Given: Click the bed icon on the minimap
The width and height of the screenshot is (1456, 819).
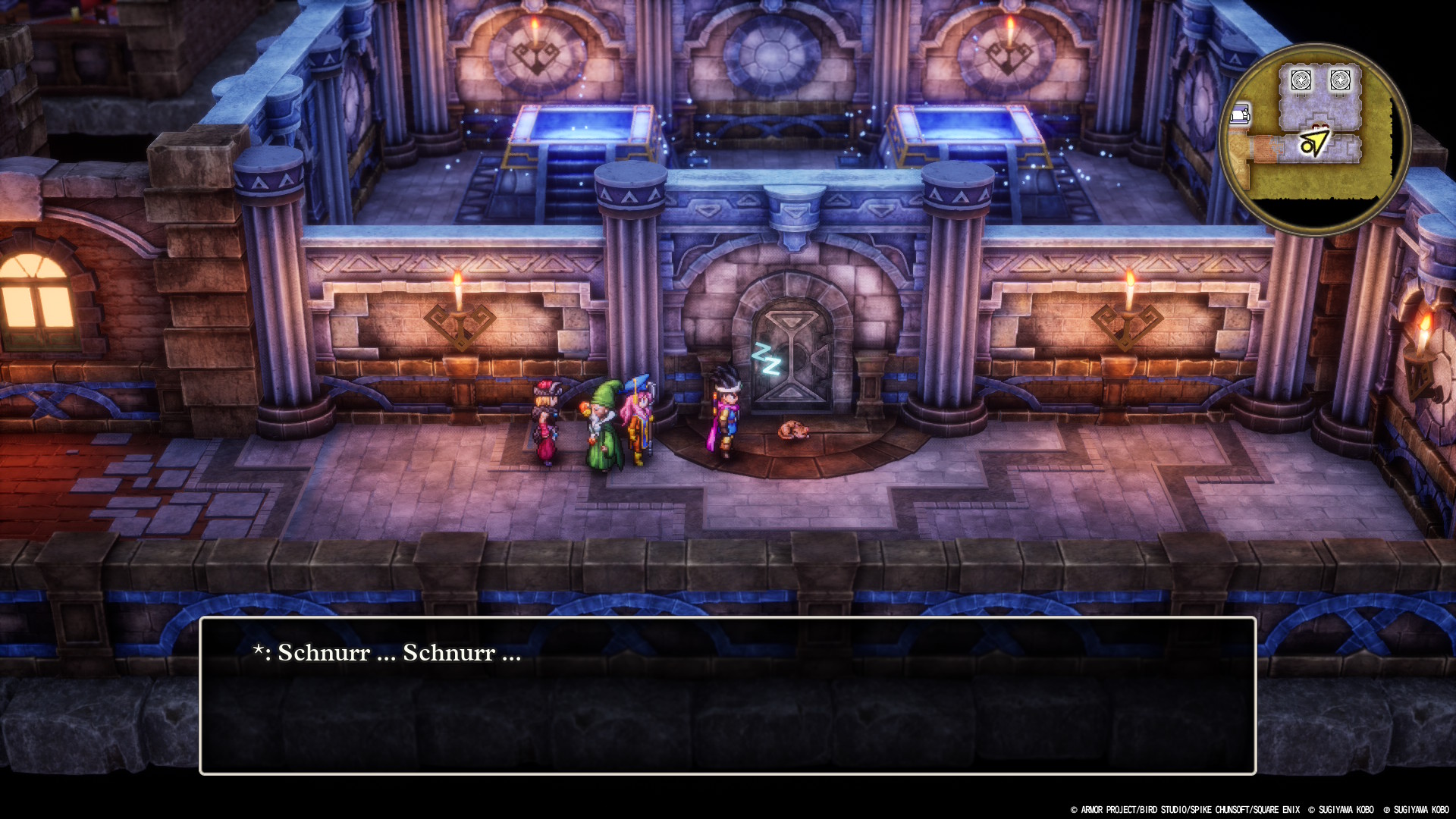Looking at the screenshot, I should [1240, 115].
